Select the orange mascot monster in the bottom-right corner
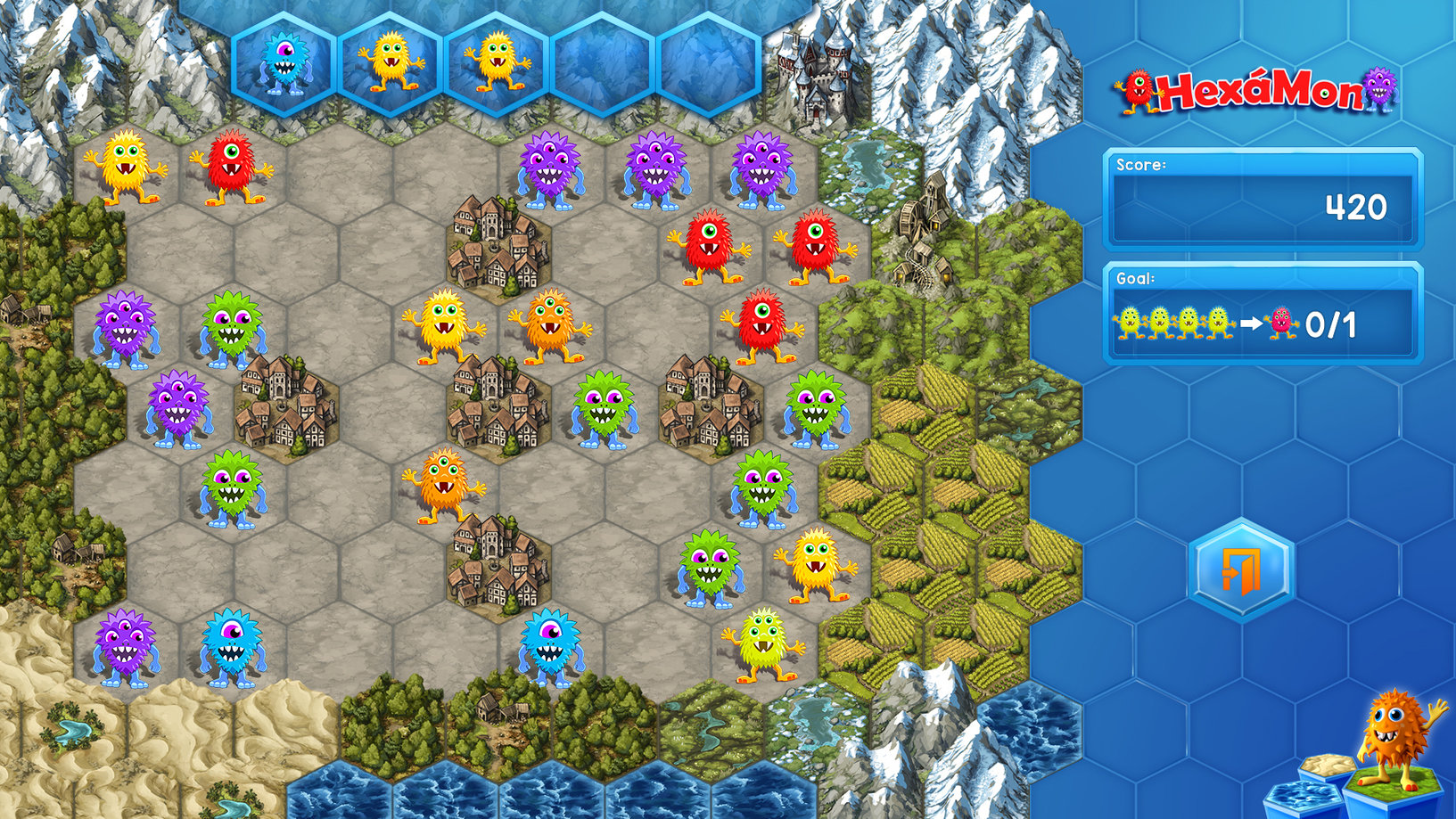 (1391, 726)
